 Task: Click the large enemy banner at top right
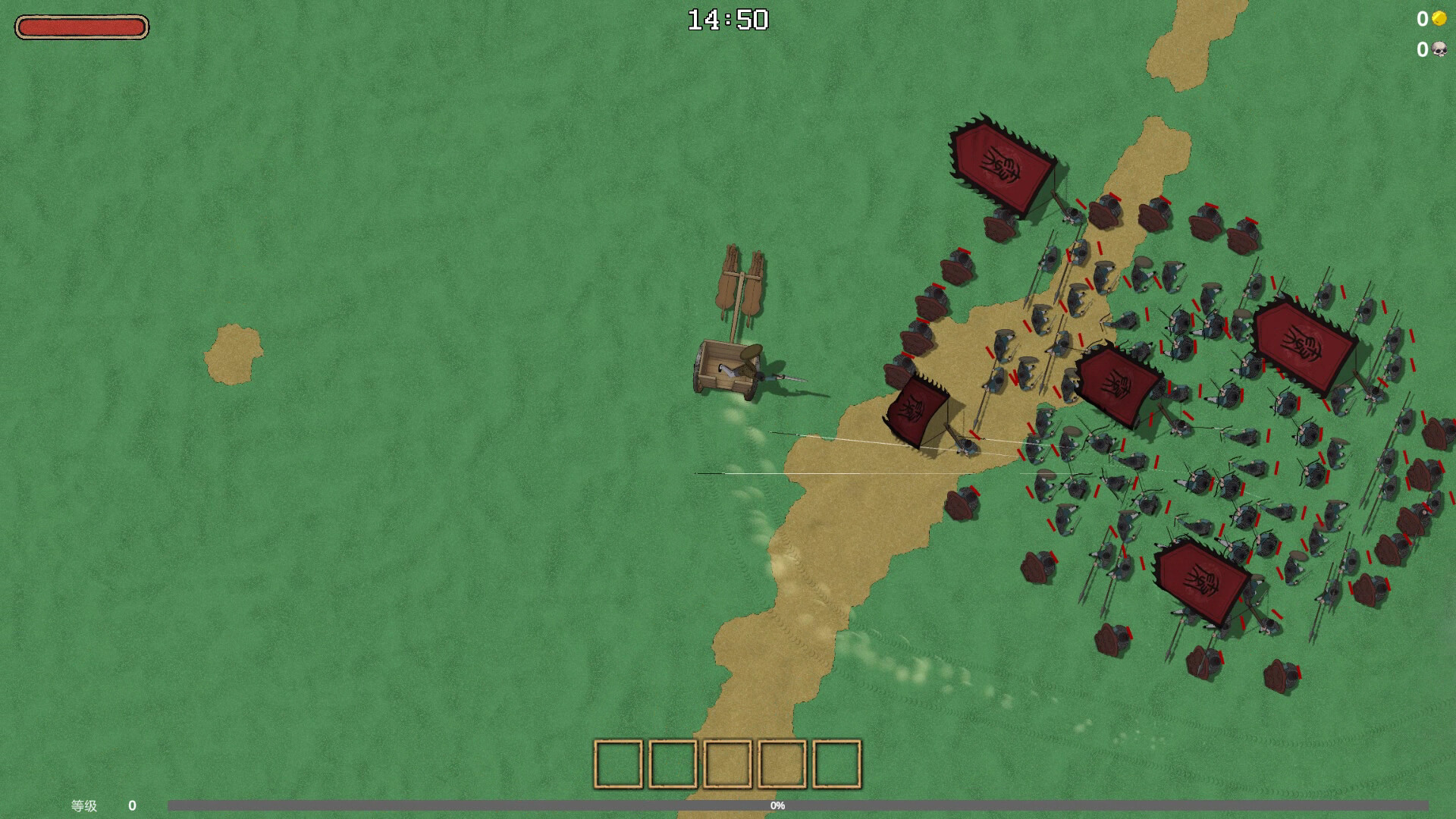(1001, 159)
